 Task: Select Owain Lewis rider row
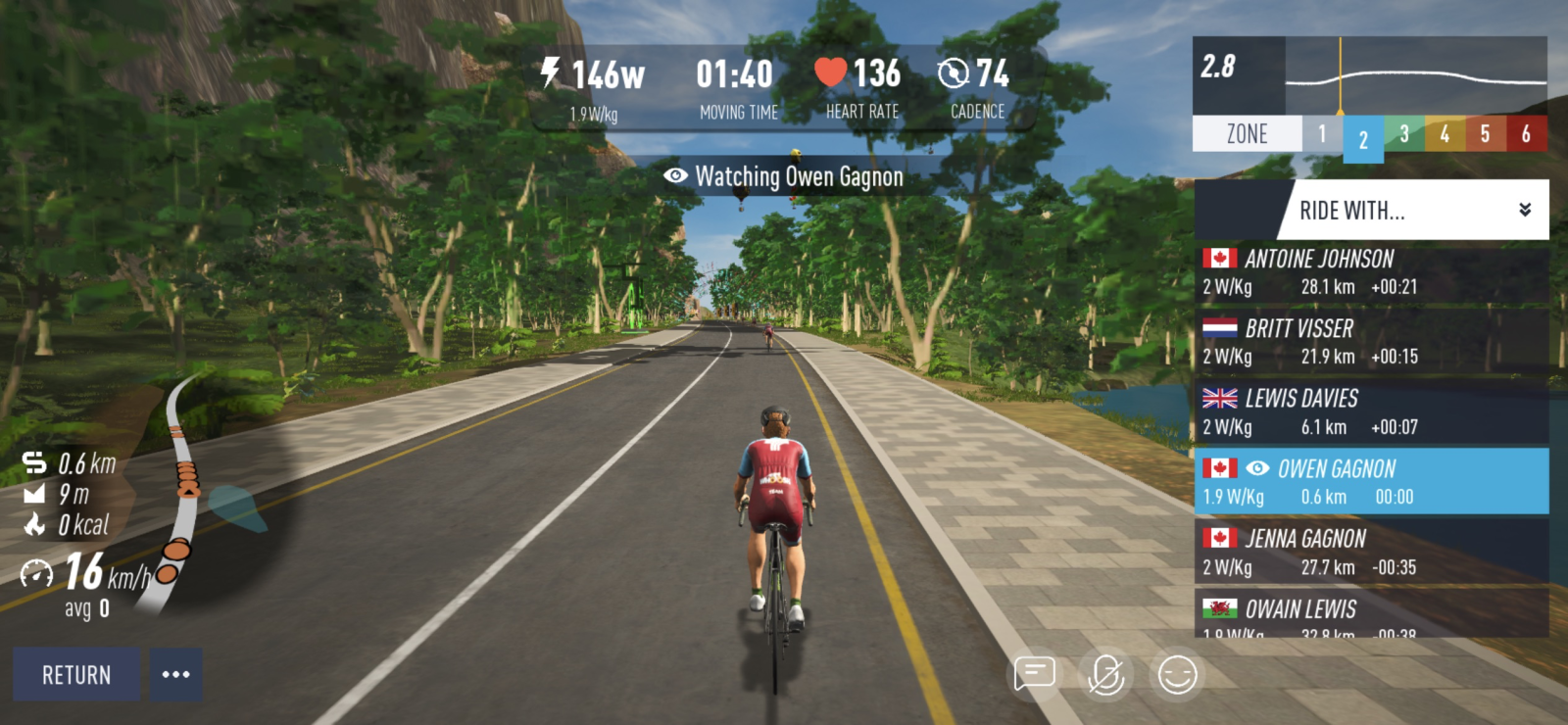coord(1370,617)
